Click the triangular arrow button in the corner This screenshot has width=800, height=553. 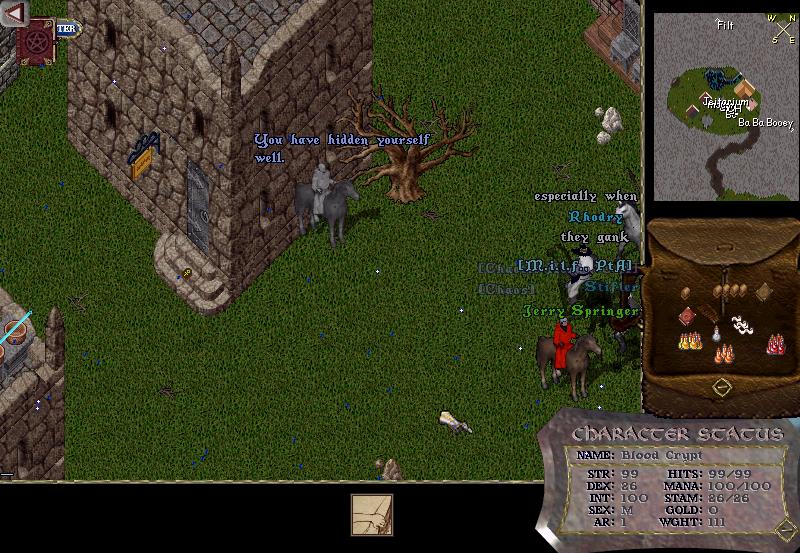click(13, 13)
